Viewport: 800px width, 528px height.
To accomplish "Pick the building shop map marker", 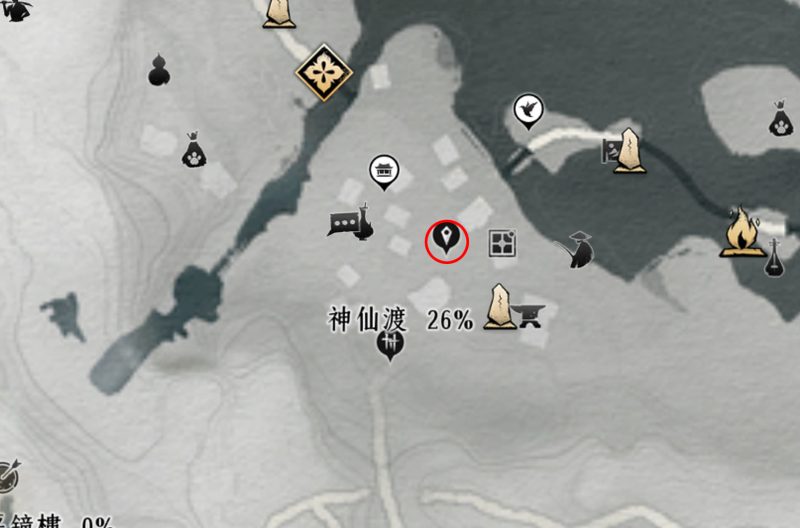I will [383, 171].
